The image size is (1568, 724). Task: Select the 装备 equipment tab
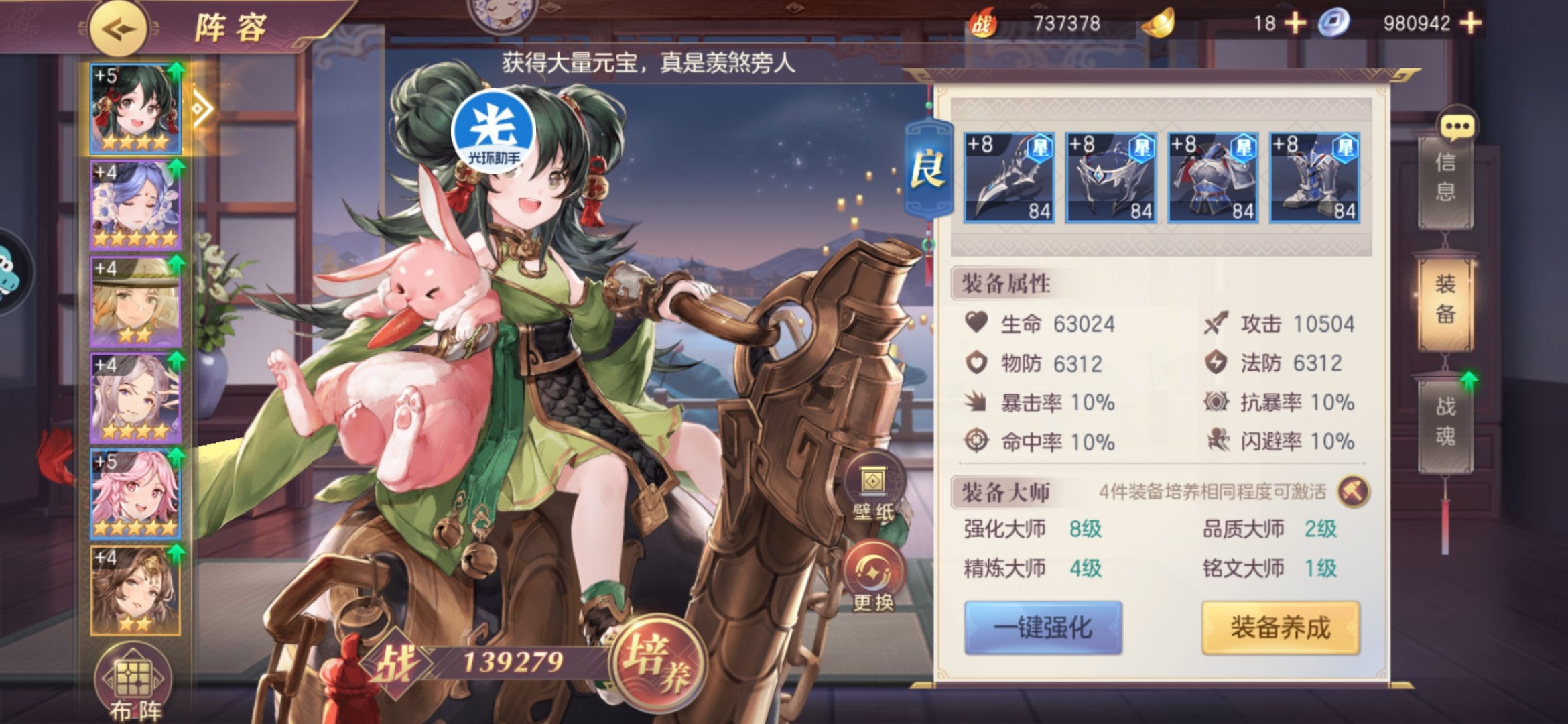[1445, 300]
